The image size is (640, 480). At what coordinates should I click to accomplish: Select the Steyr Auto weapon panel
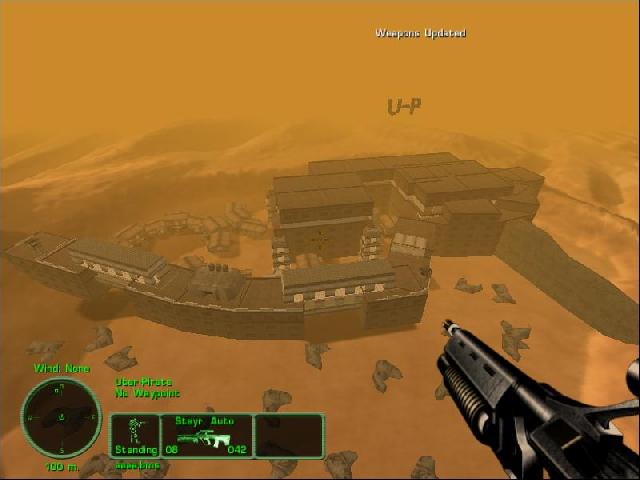coord(206,436)
